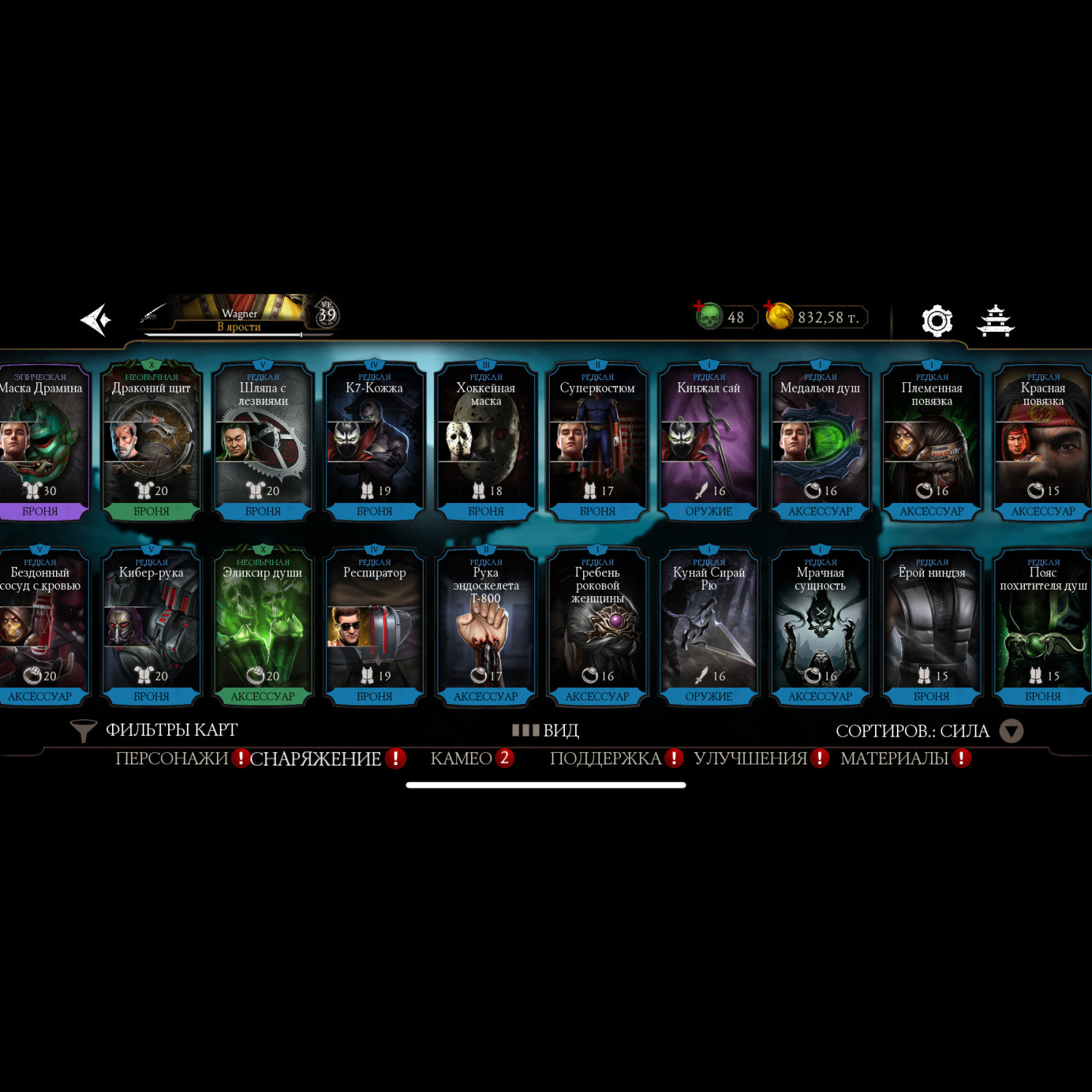Open the ФИЛЬТРЫ КАРТ card filters

coord(155,730)
